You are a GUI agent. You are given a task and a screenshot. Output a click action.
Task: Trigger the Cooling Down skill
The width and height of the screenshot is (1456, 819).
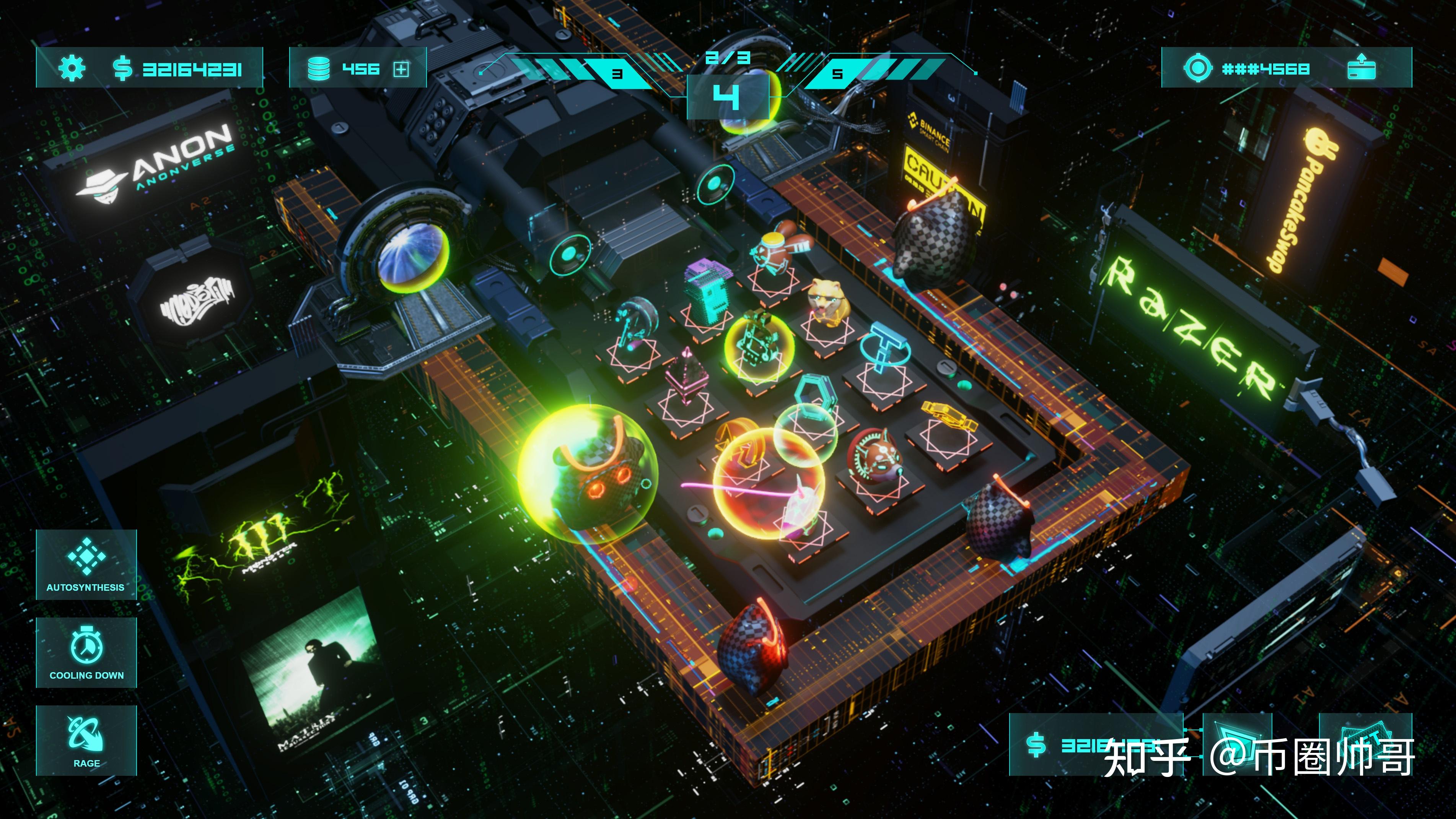click(86, 652)
